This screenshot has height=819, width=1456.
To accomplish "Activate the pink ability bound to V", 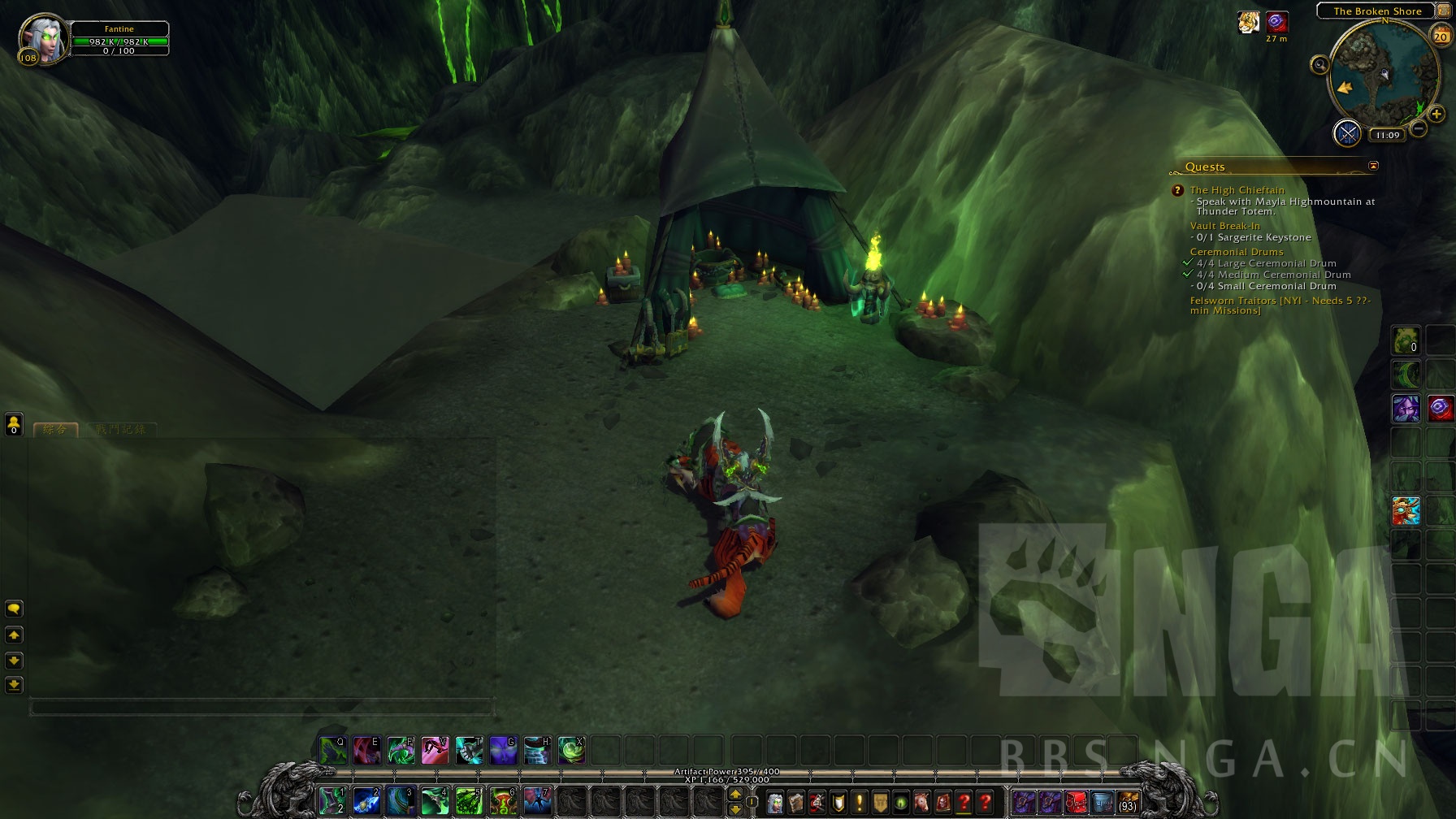I will pyautogui.click(x=435, y=751).
